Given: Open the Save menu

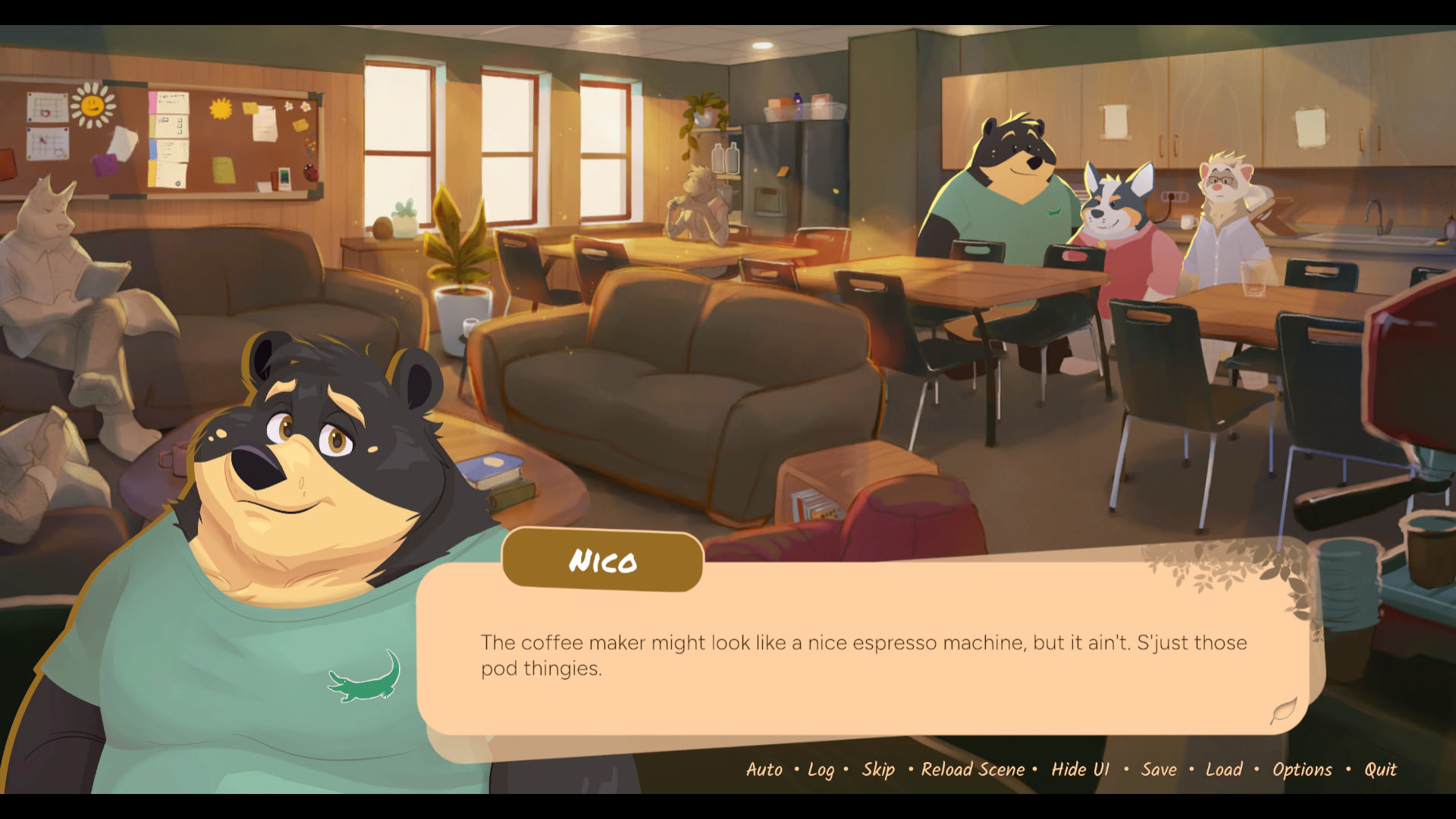Looking at the screenshot, I should point(1159,770).
